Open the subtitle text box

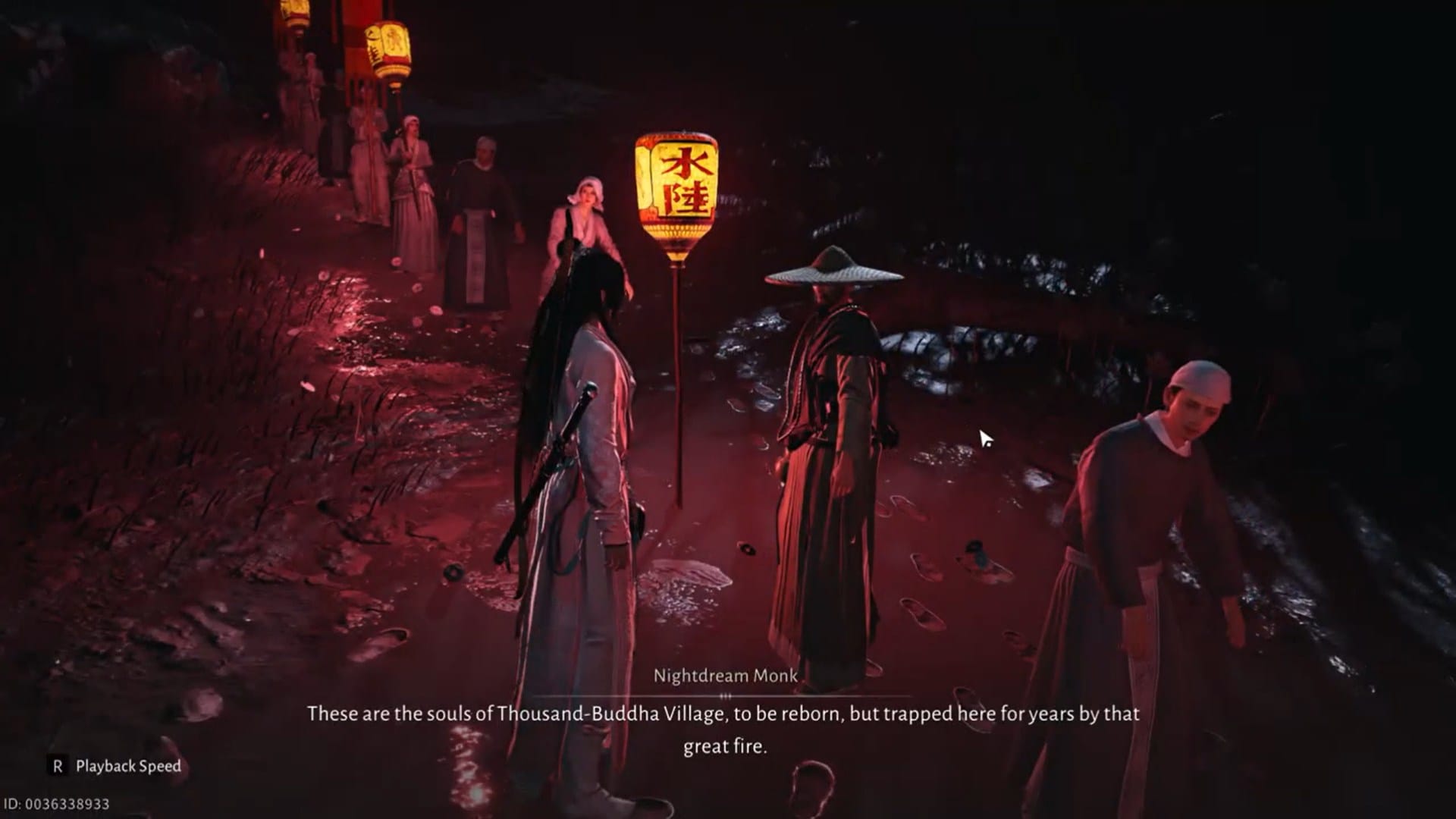pos(724,728)
